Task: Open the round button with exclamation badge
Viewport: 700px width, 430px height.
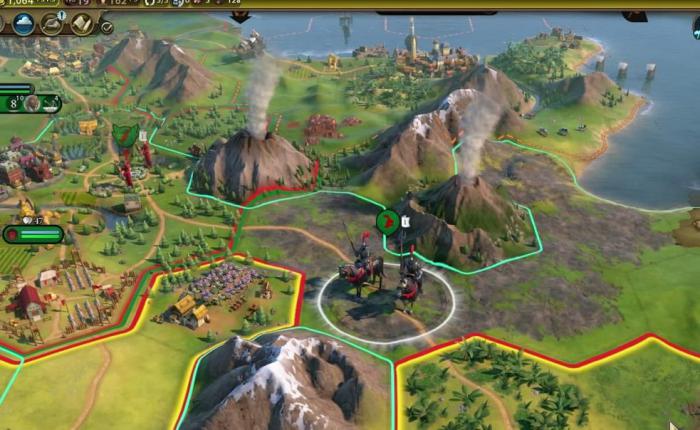Action: pyautogui.click(x=52, y=24)
